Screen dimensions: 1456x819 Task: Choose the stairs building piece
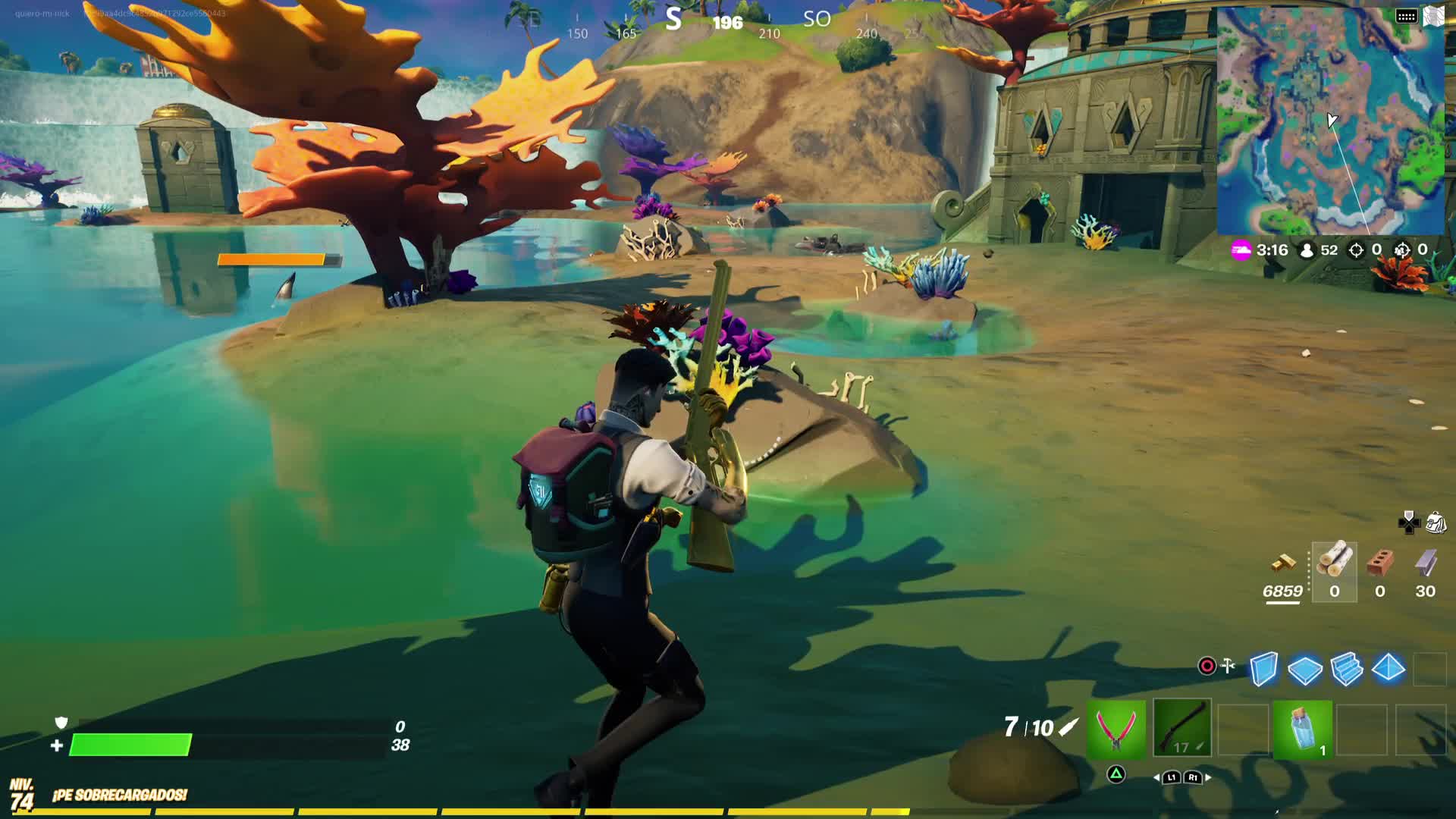(x=1346, y=669)
